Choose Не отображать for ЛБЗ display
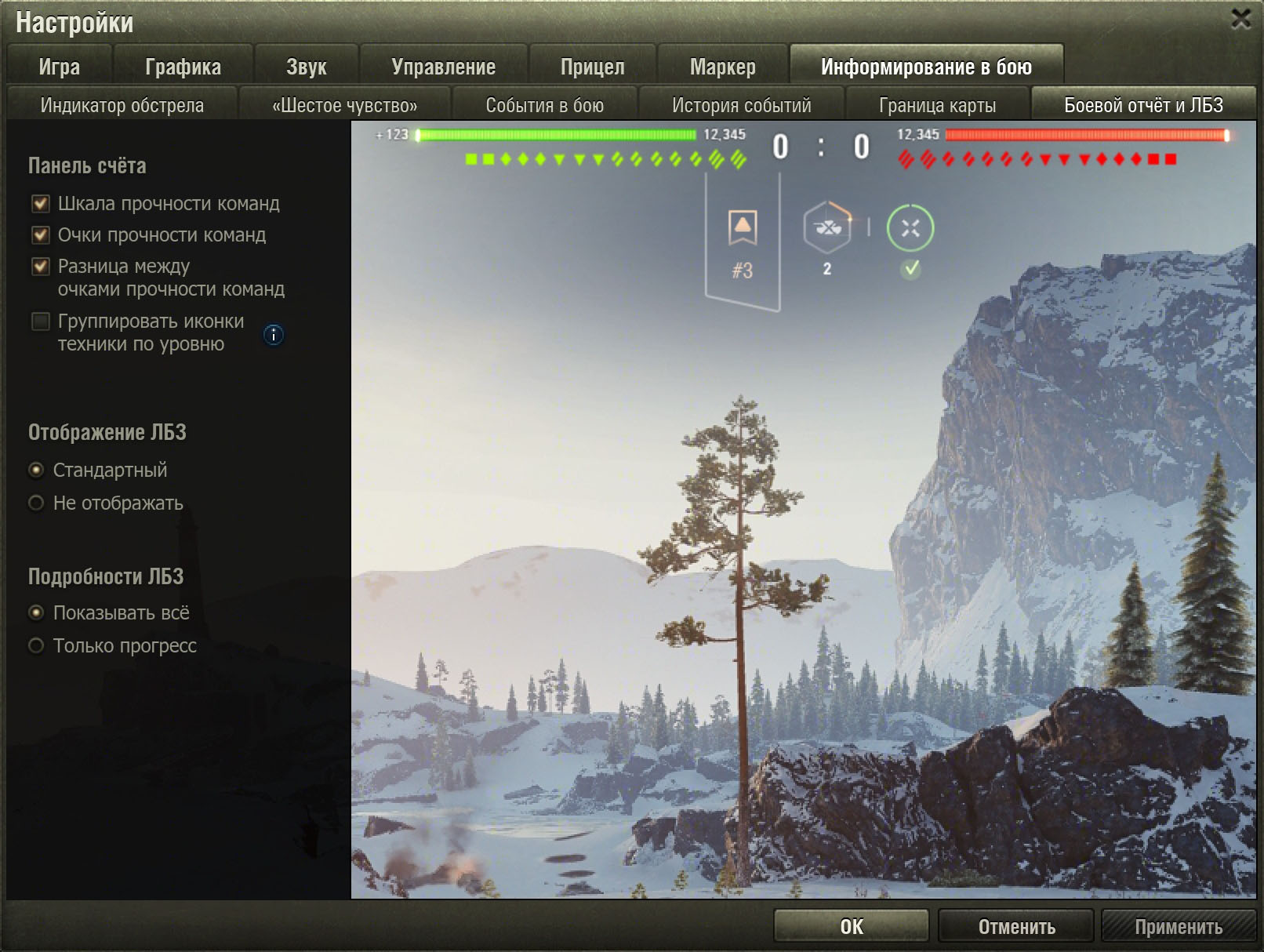The image size is (1264, 952). point(36,503)
